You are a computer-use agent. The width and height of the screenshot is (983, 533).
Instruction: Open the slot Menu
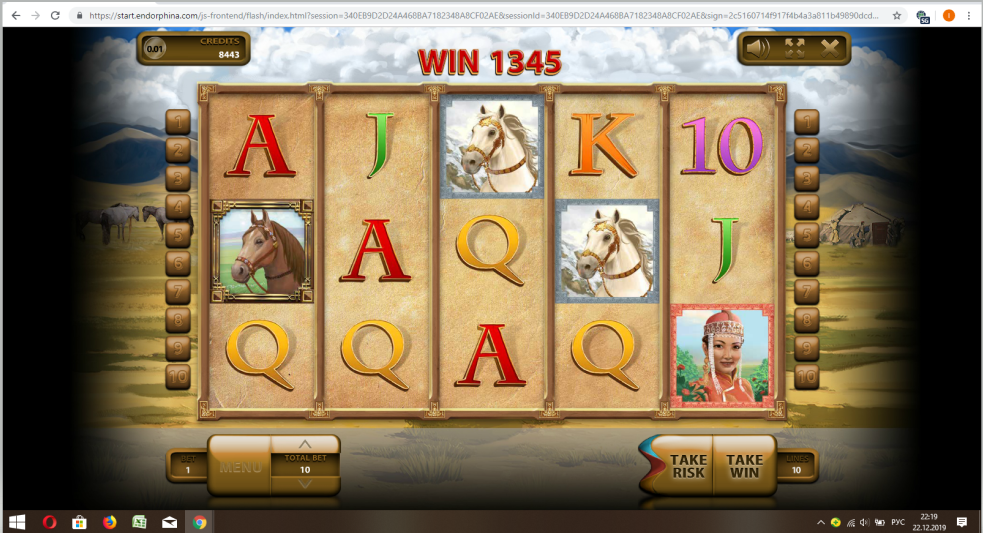click(x=240, y=466)
